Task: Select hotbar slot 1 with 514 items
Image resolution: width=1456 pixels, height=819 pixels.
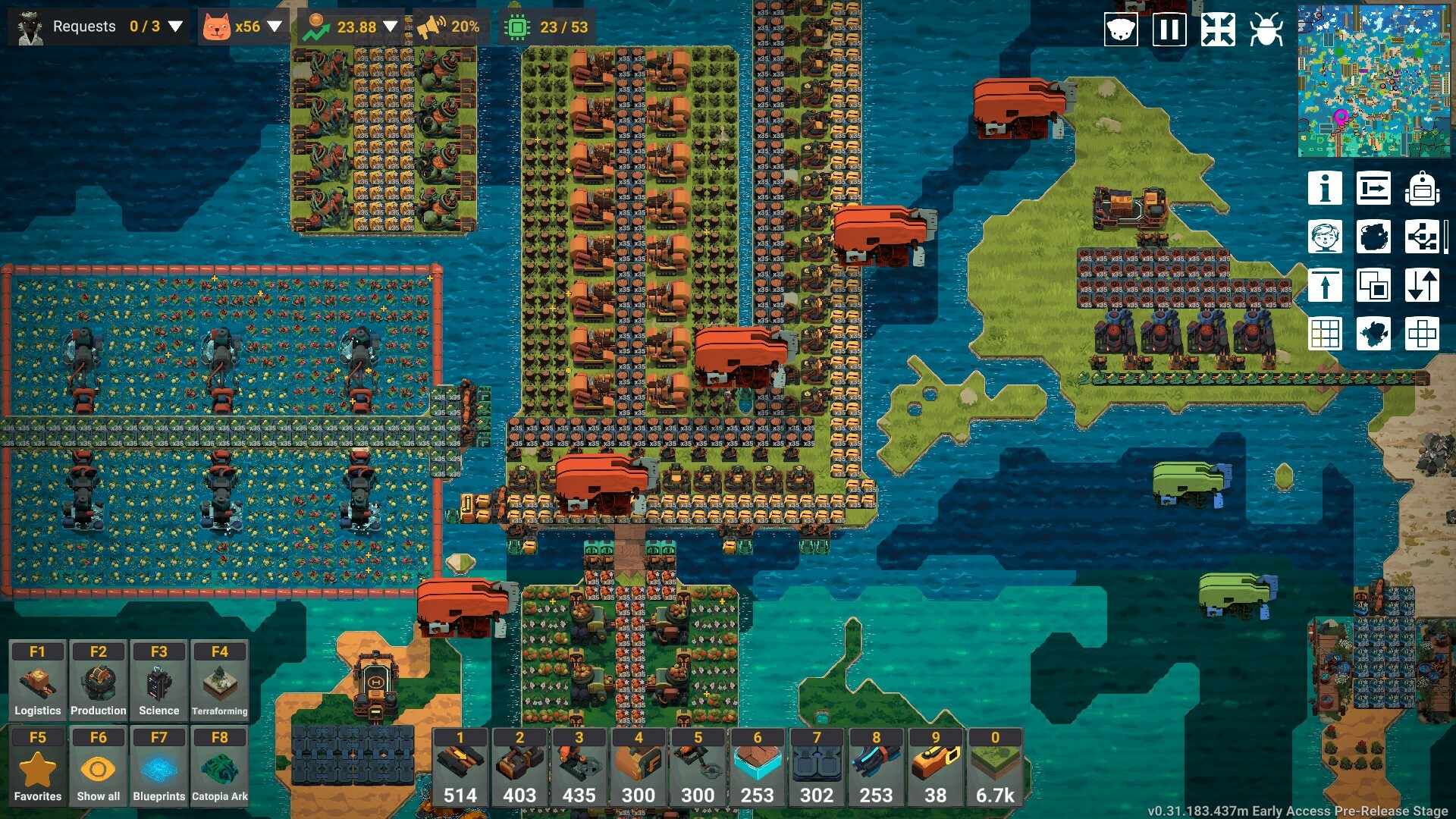Action: (460, 767)
